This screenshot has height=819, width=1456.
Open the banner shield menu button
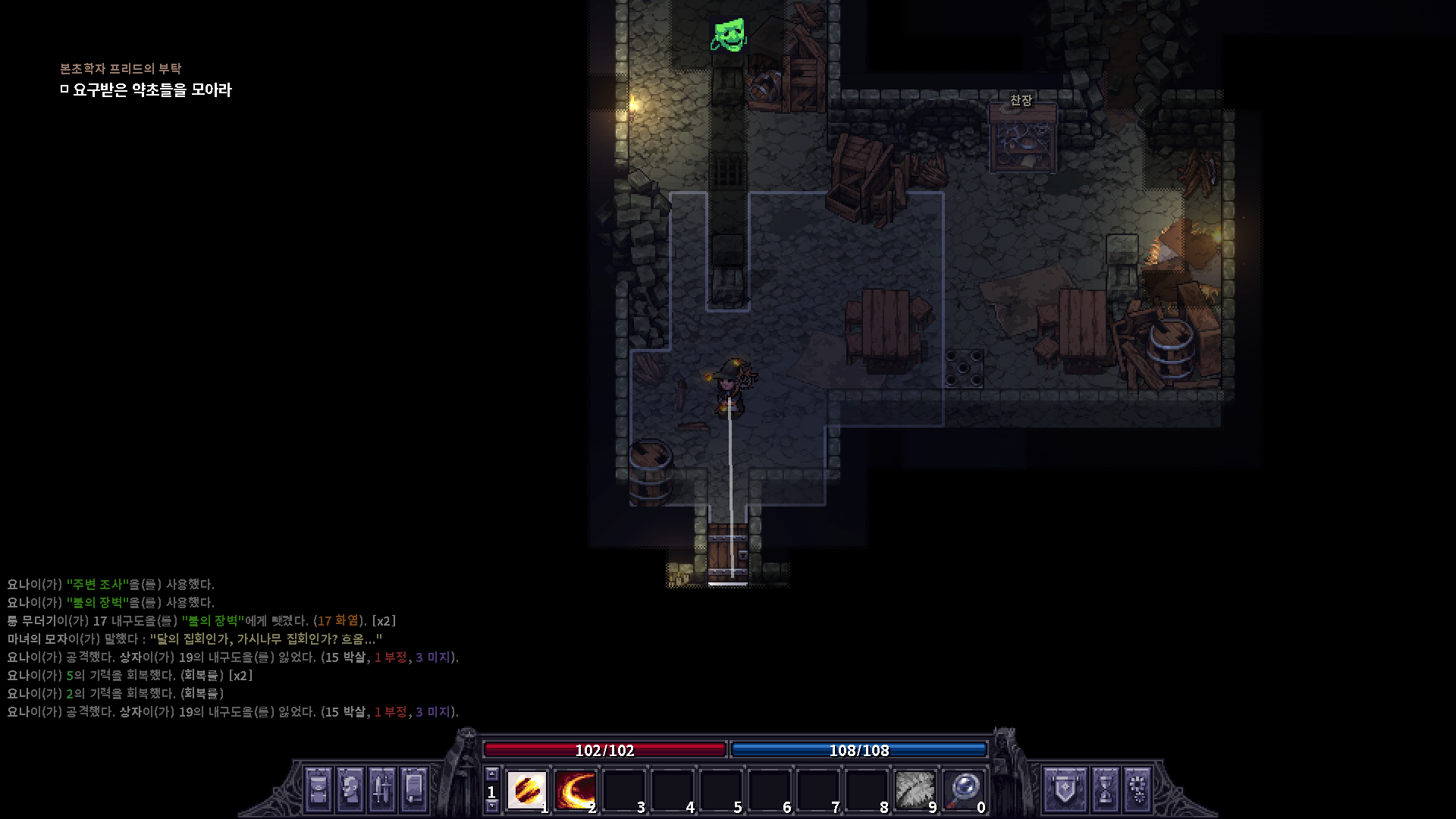coord(1065,789)
